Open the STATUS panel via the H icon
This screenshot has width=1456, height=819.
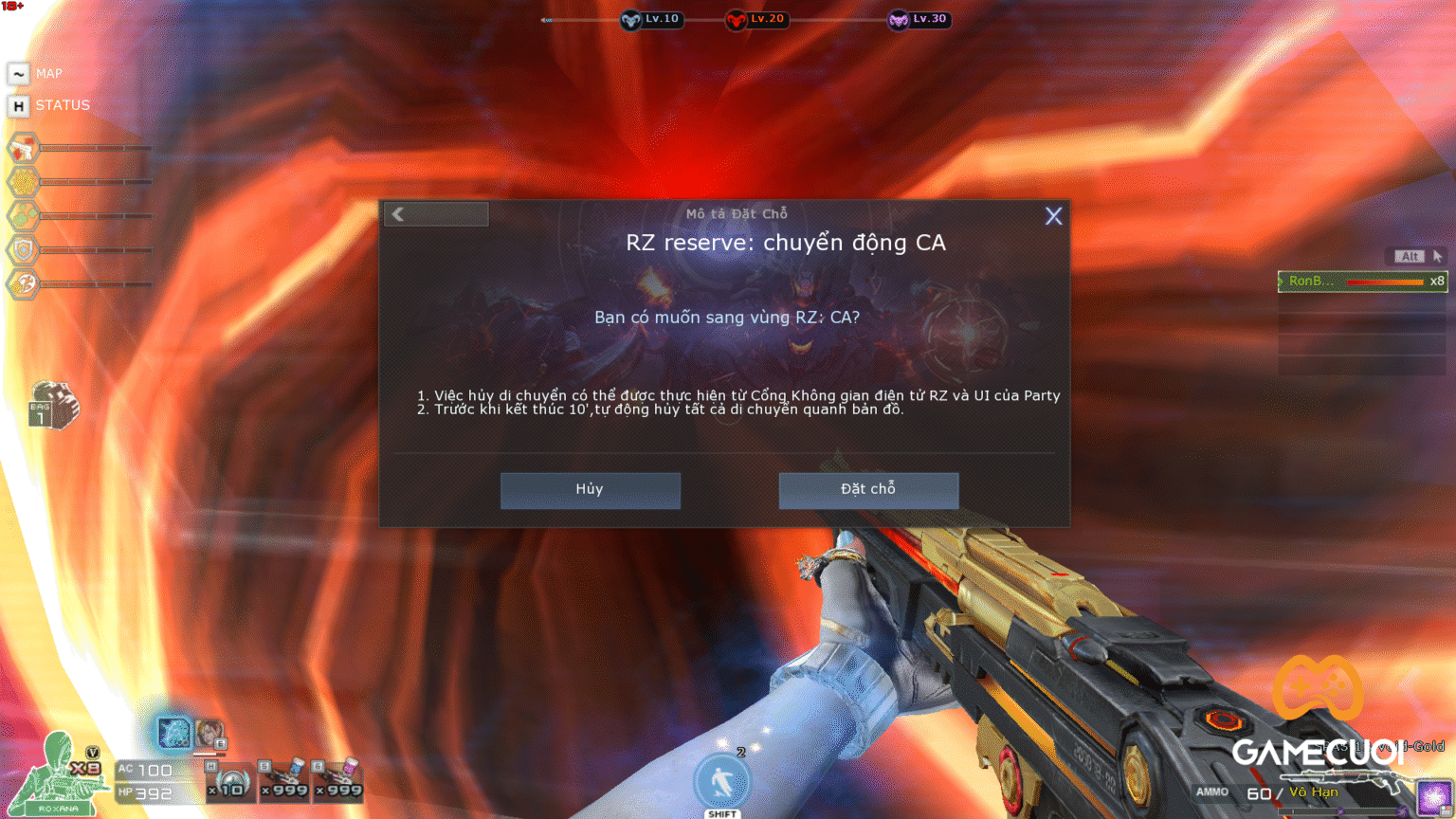click(19, 105)
